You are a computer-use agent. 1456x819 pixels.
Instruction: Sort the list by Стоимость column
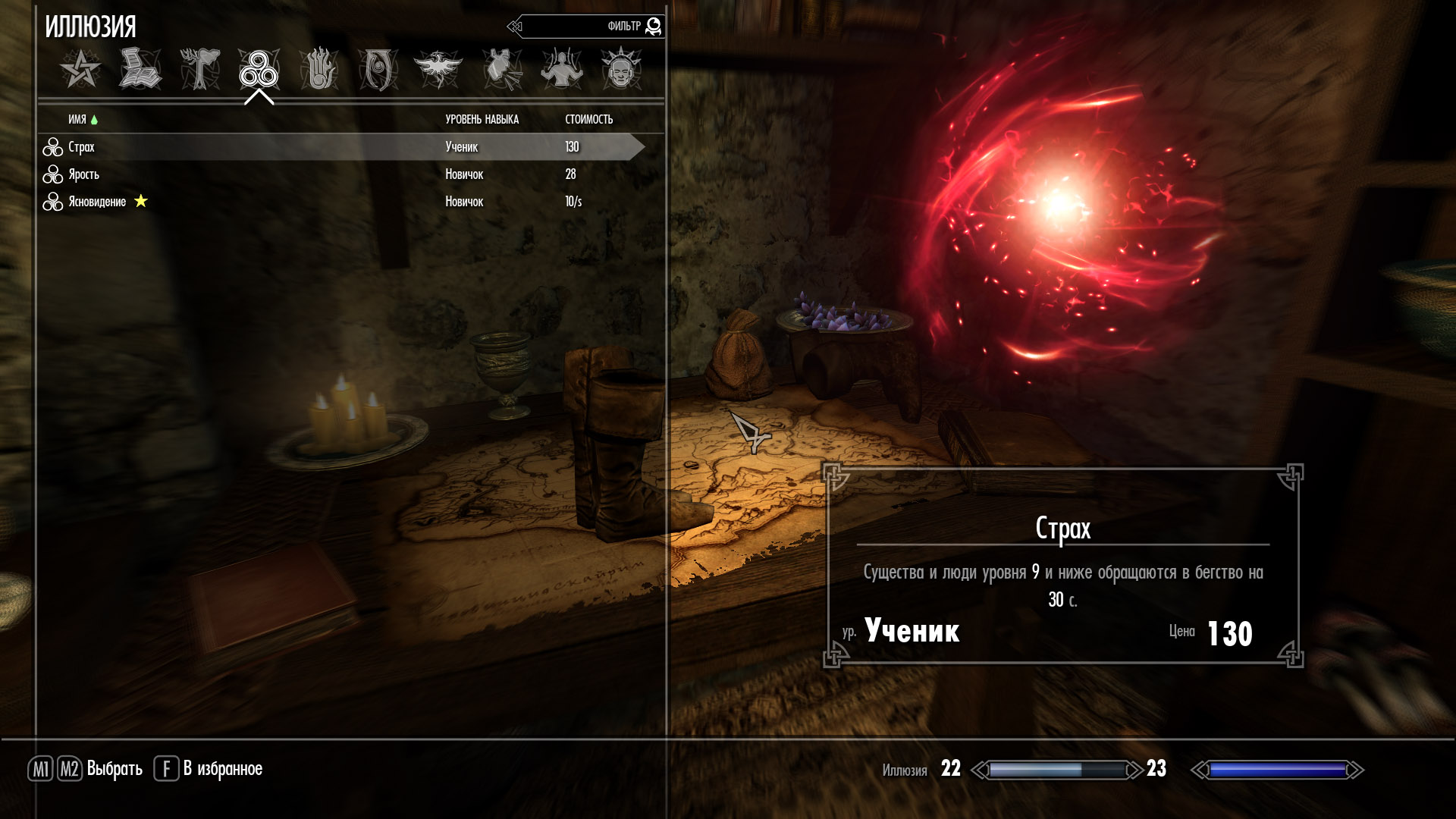[x=588, y=119]
